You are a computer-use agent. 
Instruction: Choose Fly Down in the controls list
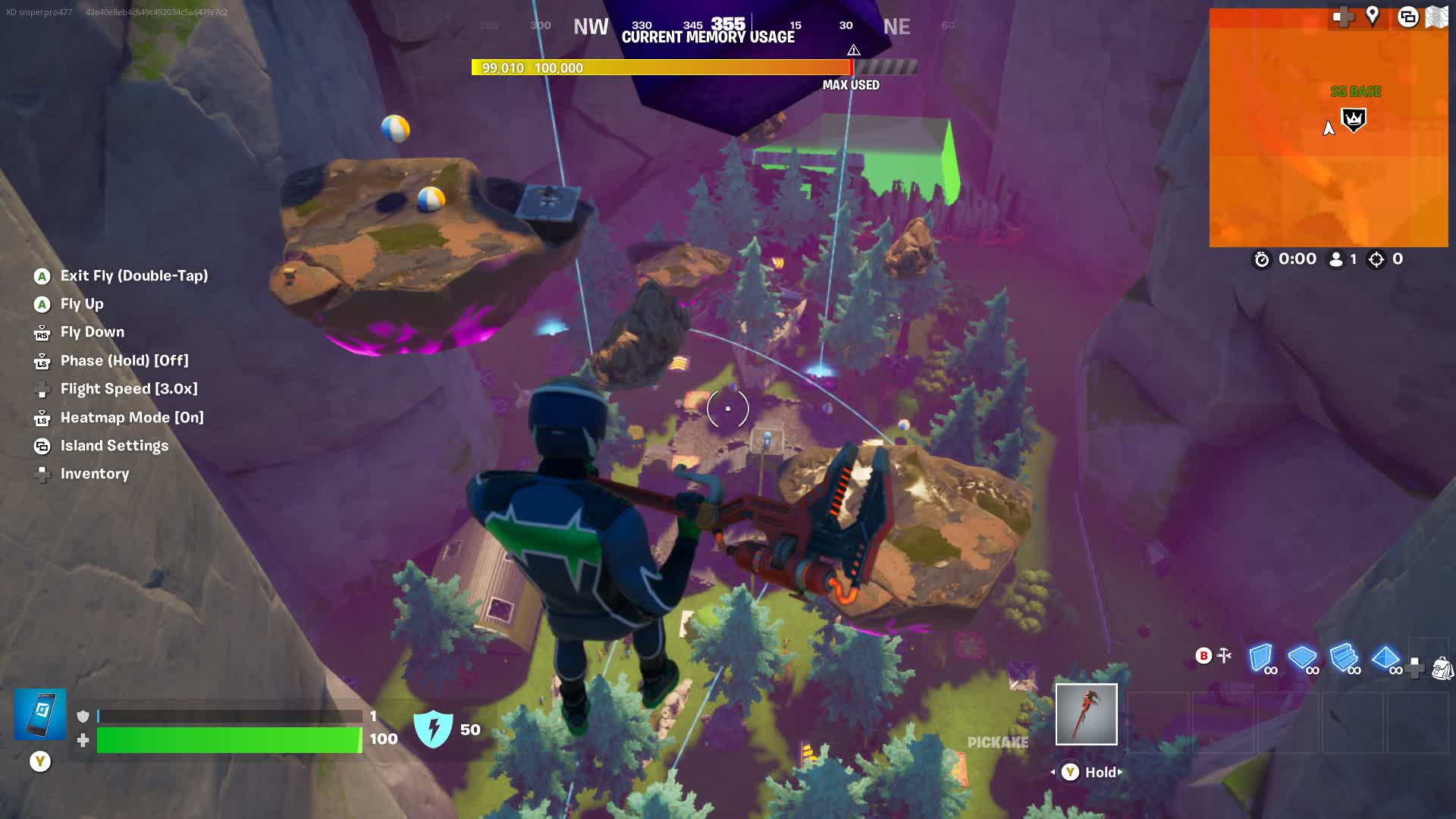point(92,332)
